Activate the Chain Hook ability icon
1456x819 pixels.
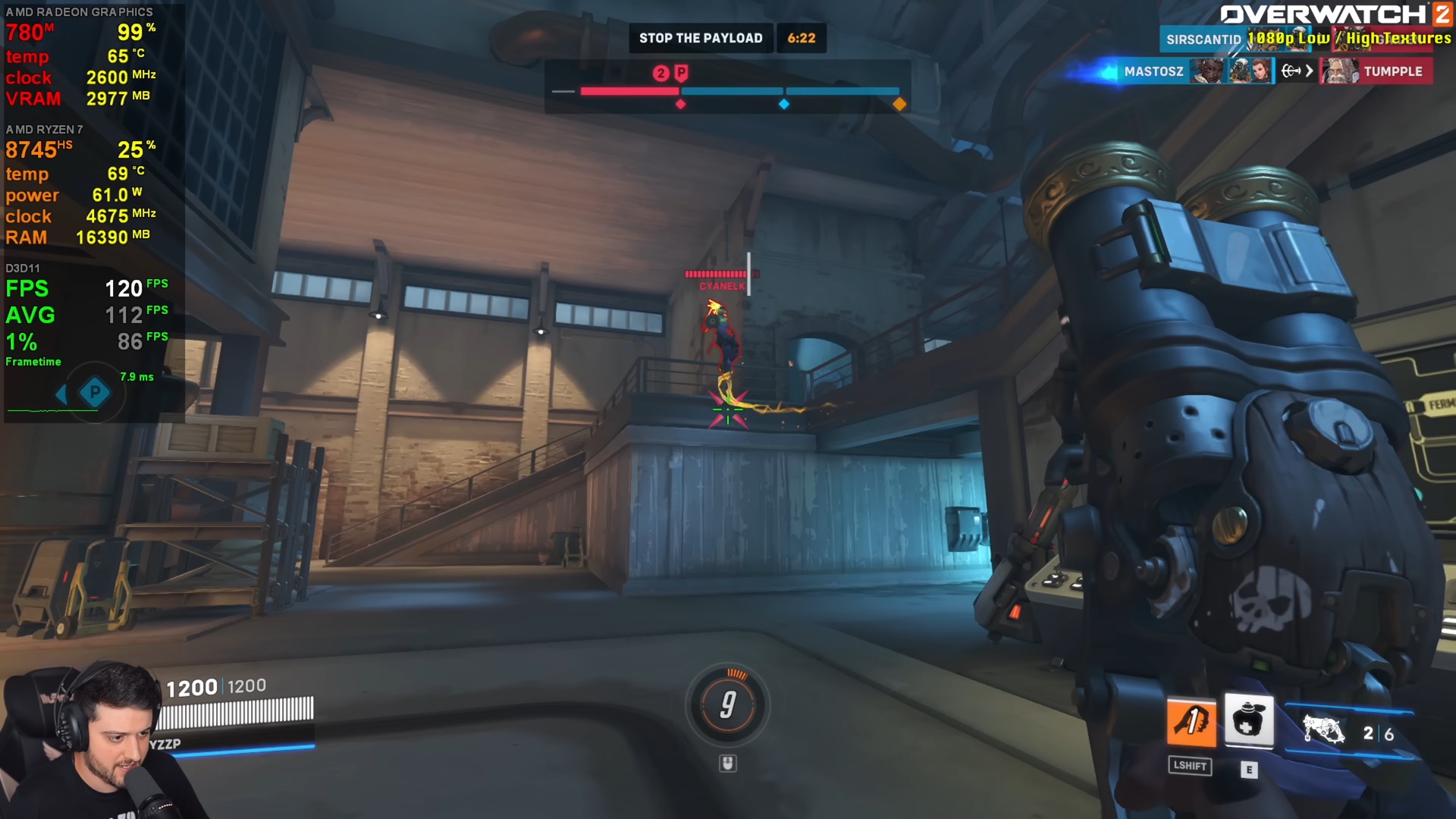(1191, 721)
